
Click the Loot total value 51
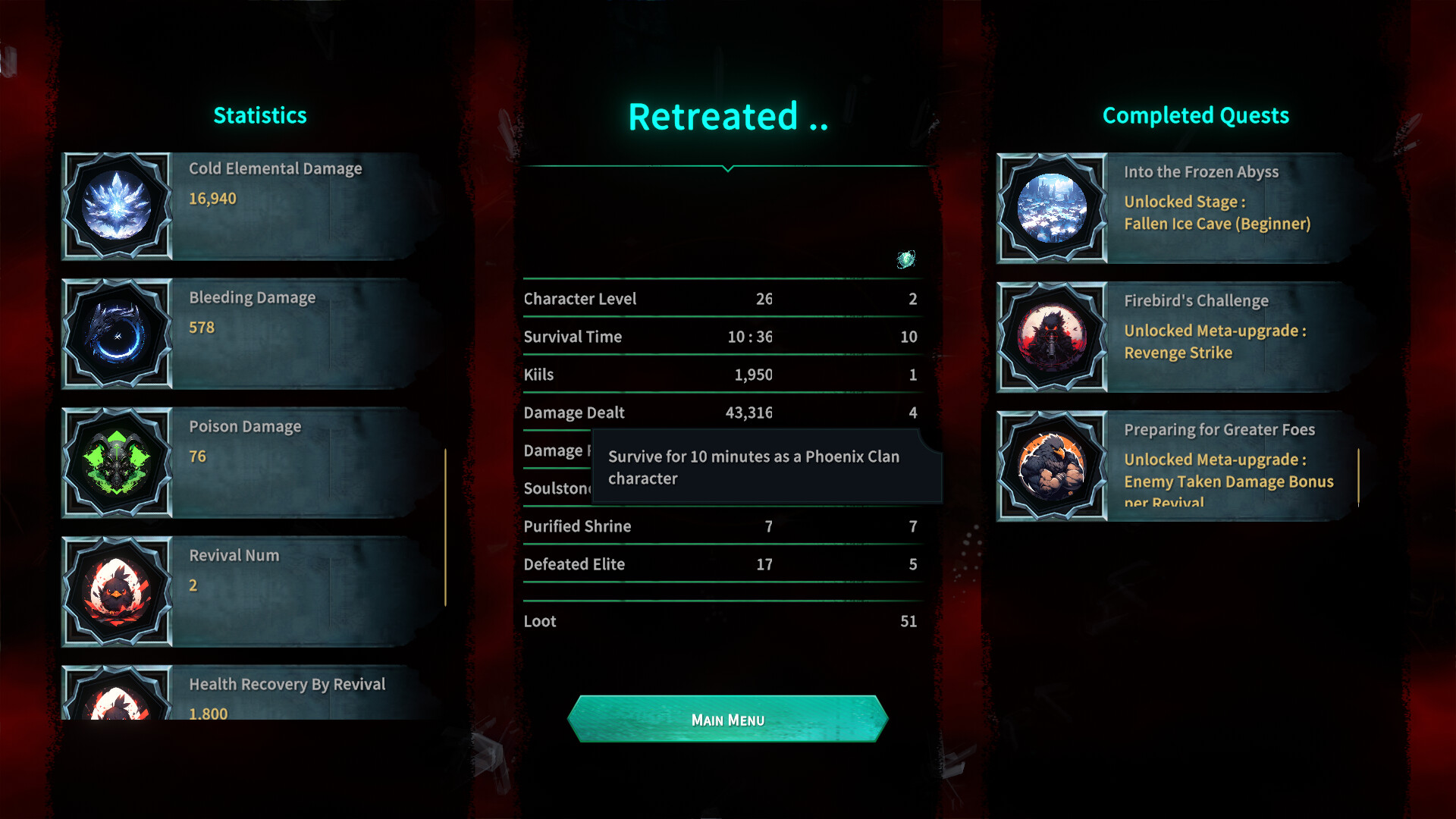coord(910,621)
